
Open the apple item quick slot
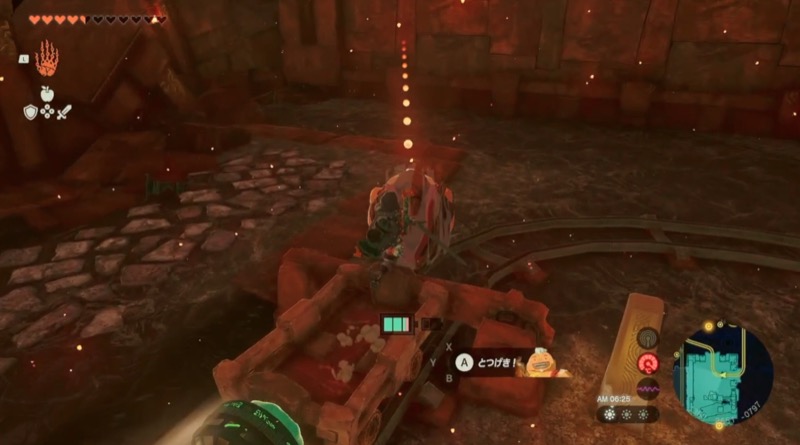tap(46, 93)
